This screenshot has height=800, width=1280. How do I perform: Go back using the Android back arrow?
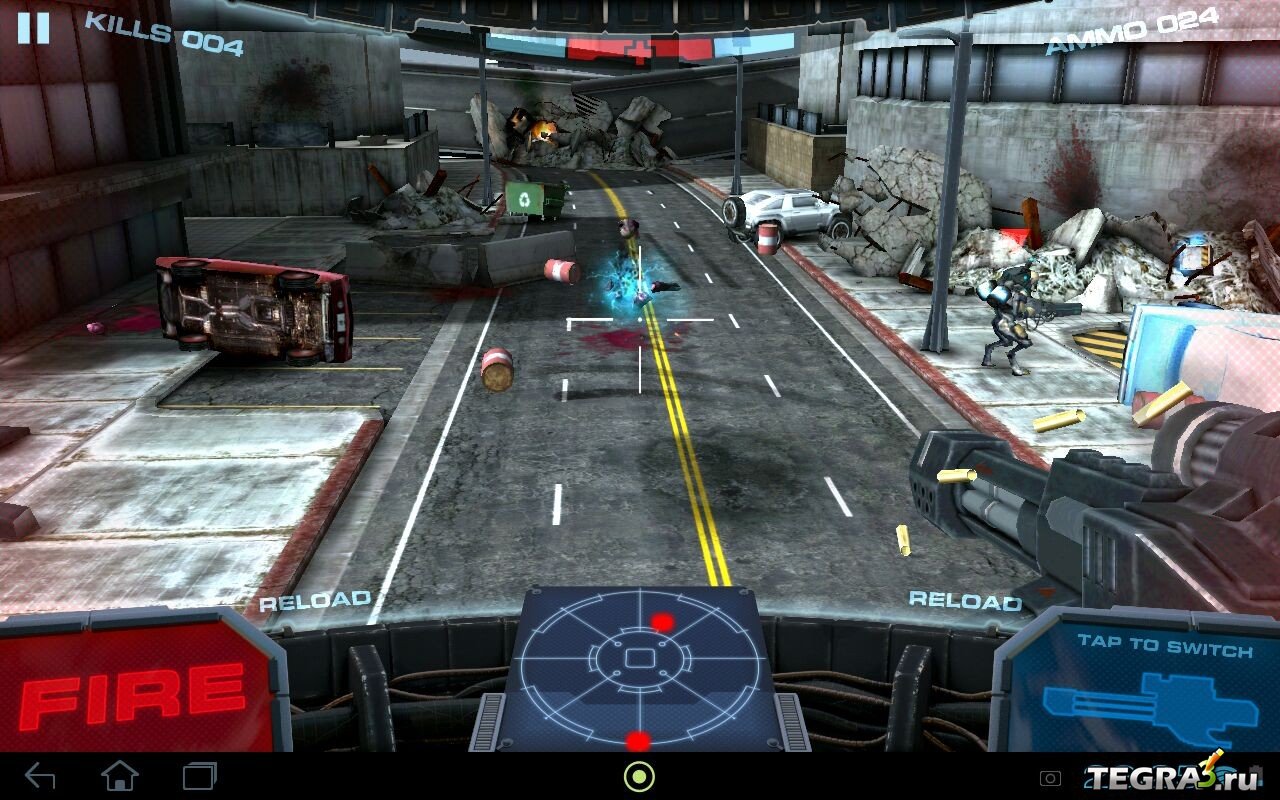pos(40,775)
